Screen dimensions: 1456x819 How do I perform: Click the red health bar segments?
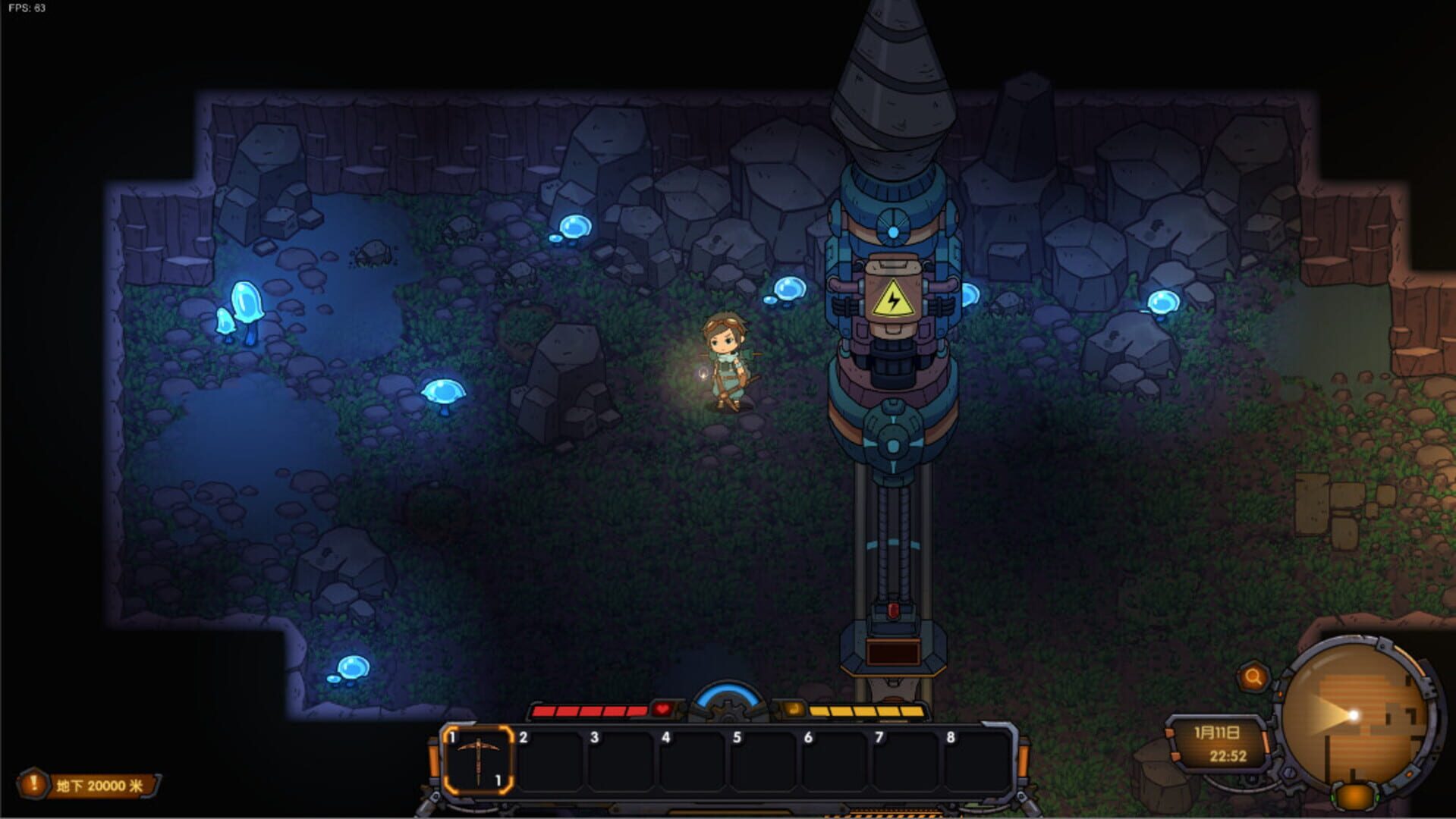coord(590,711)
